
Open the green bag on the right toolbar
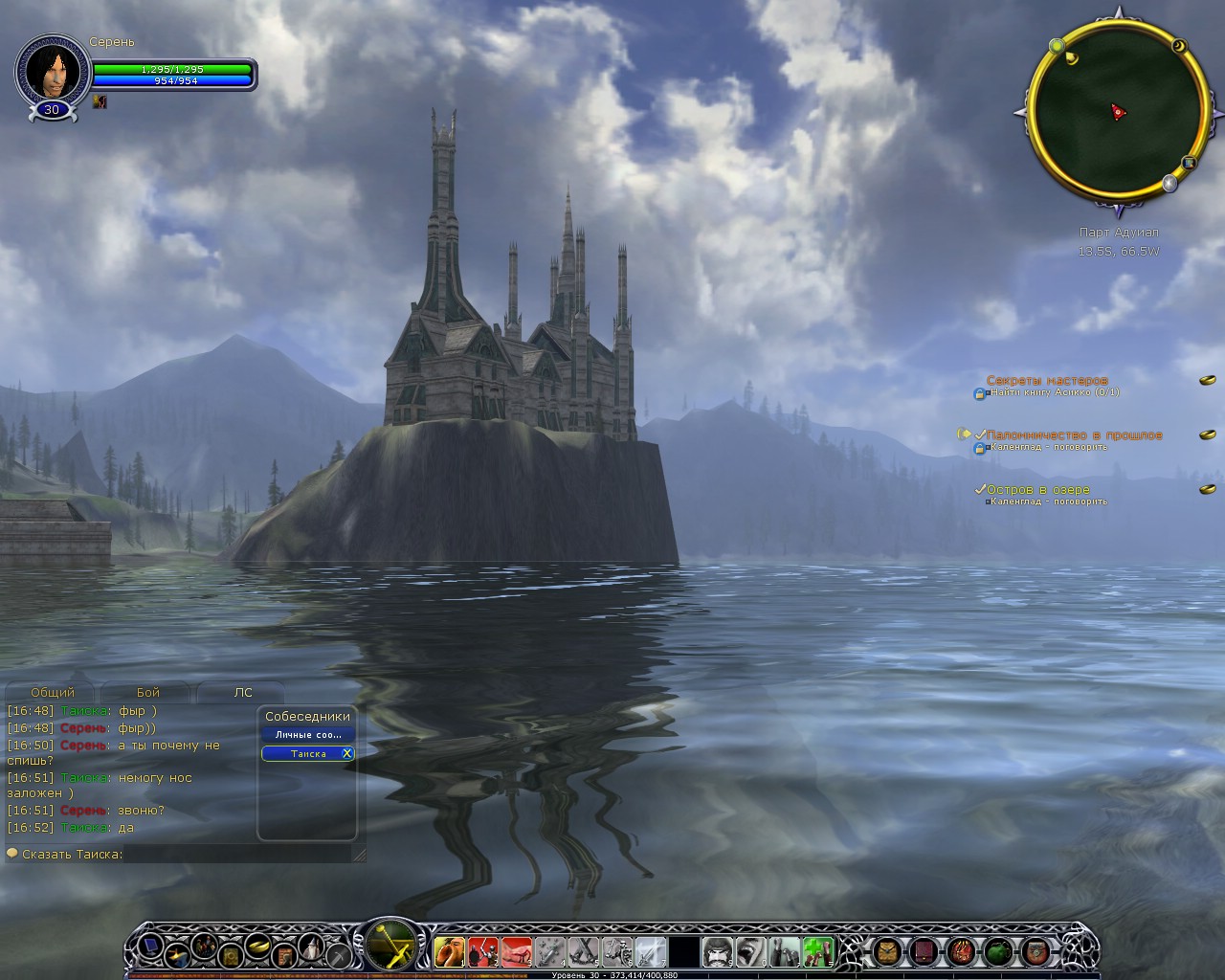tap(998, 951)
